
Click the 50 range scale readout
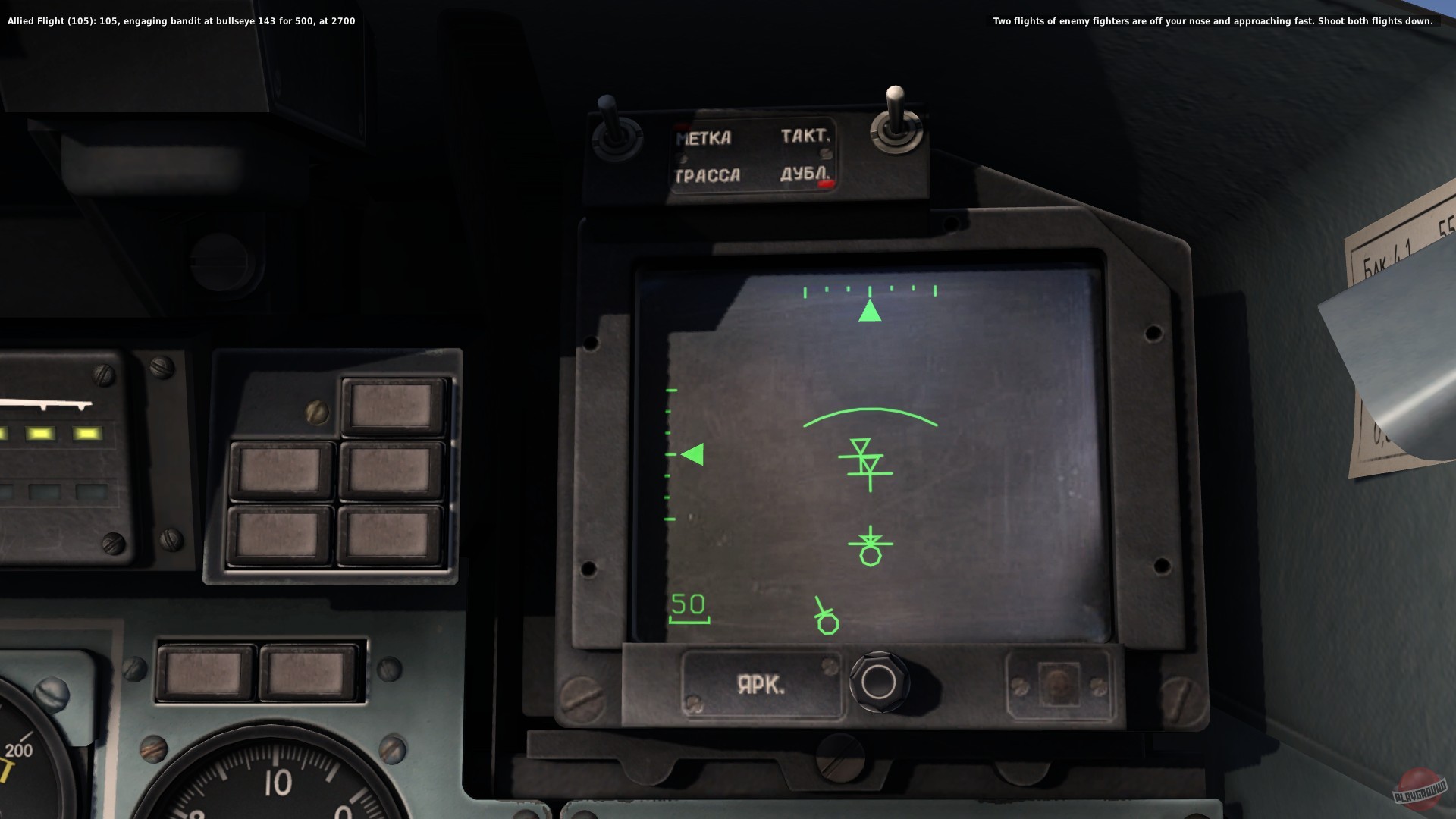click(687, 605)
